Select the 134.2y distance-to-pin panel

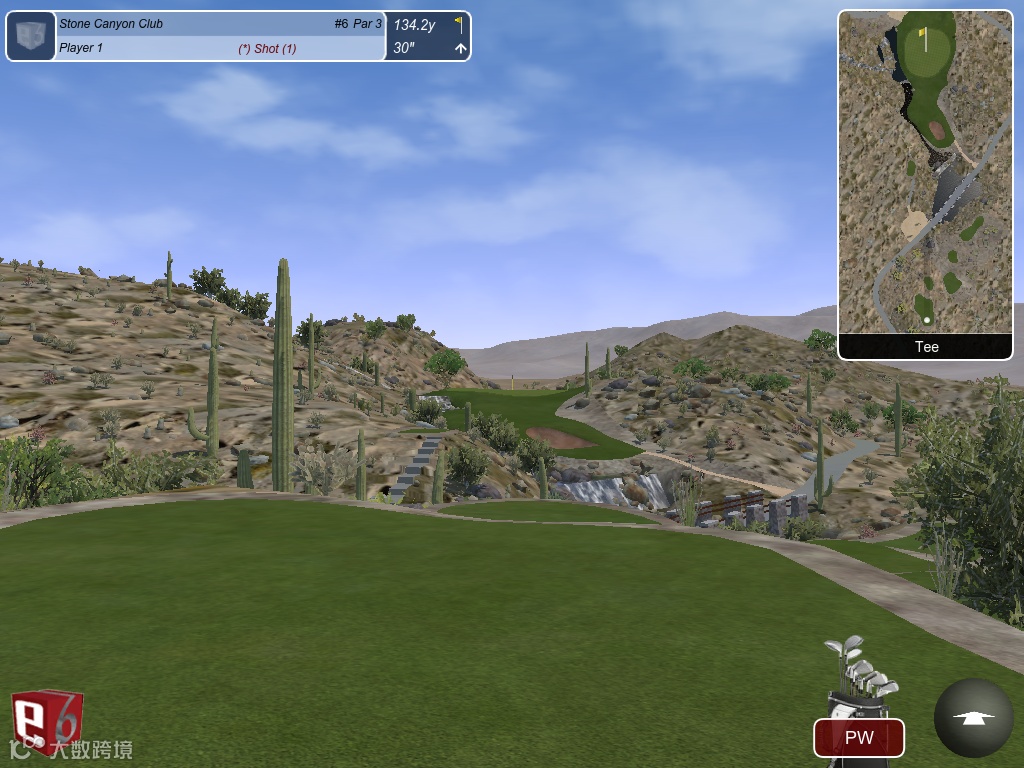pos(428,36)
